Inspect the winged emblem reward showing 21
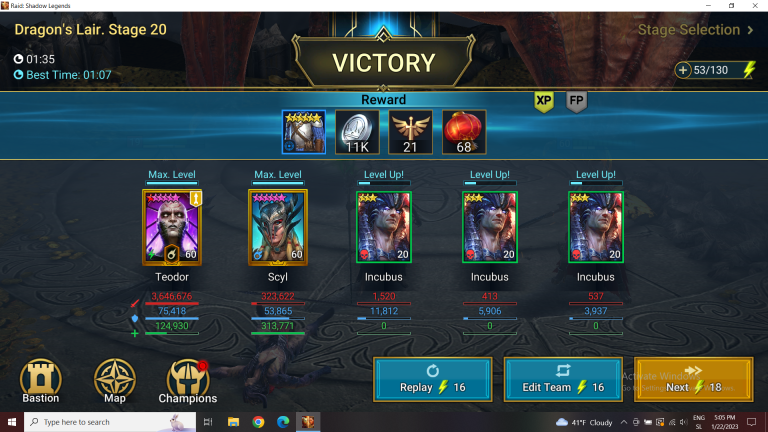 tap(411, 132)
